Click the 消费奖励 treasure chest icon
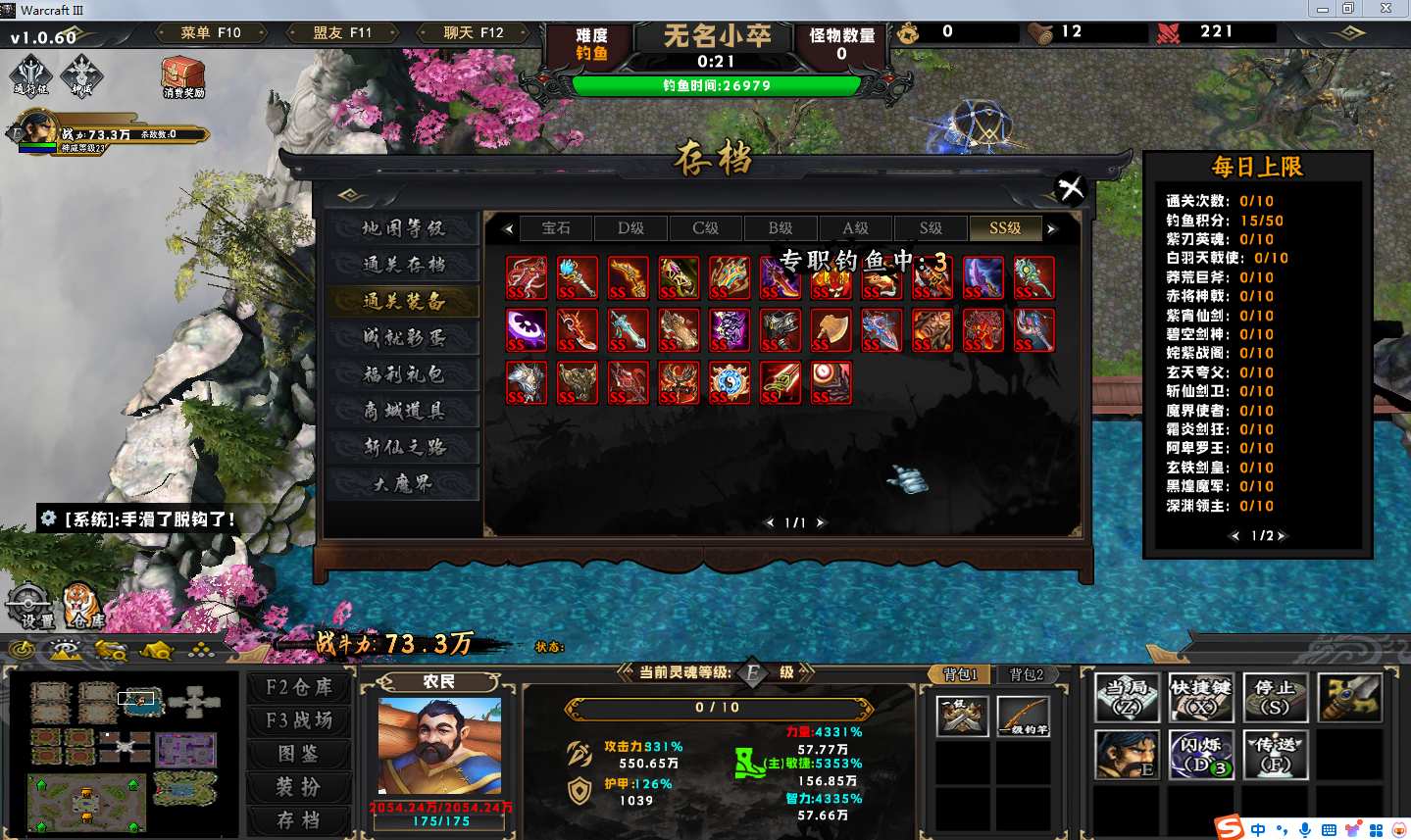This screenshot has height=840, width=1411. coord(183,77)
